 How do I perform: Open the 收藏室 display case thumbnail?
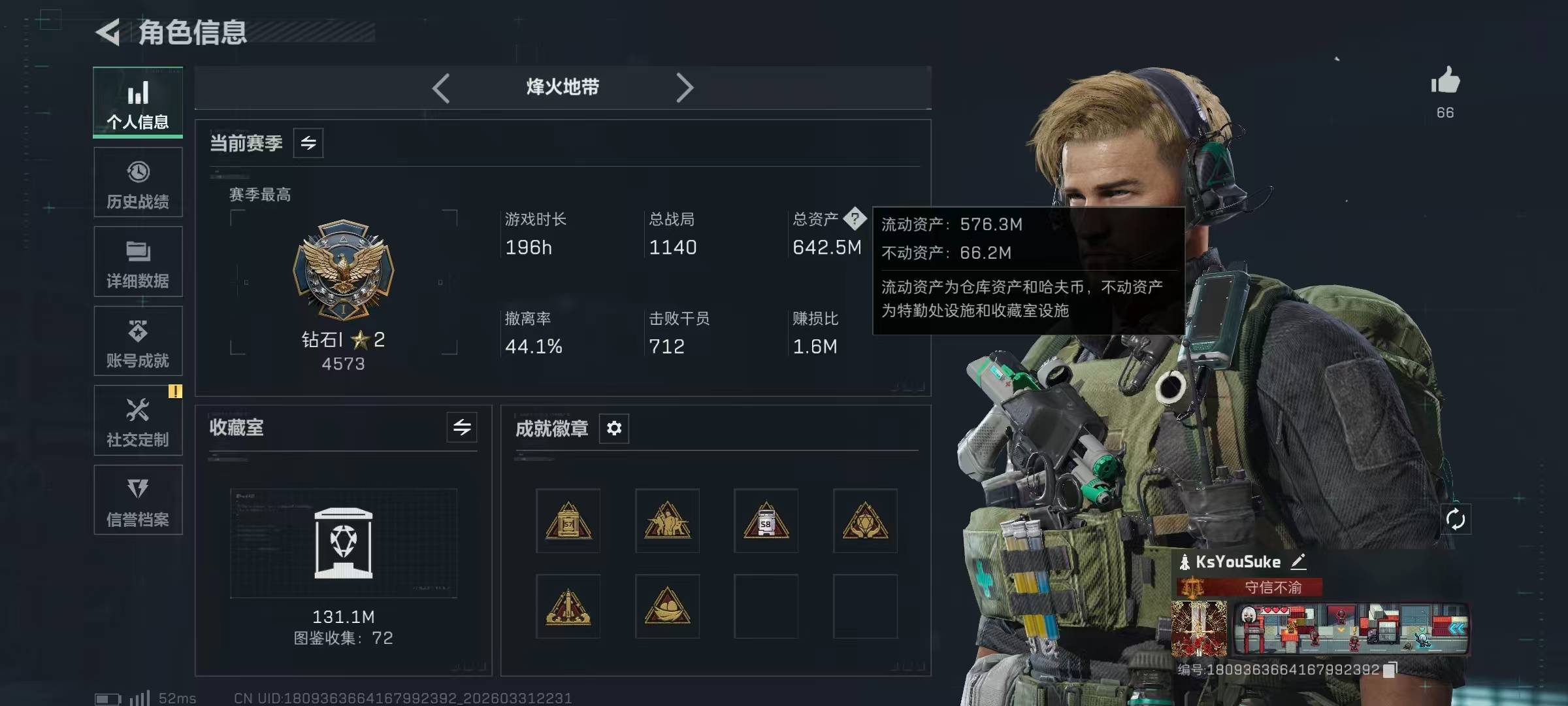coord(344,543)
